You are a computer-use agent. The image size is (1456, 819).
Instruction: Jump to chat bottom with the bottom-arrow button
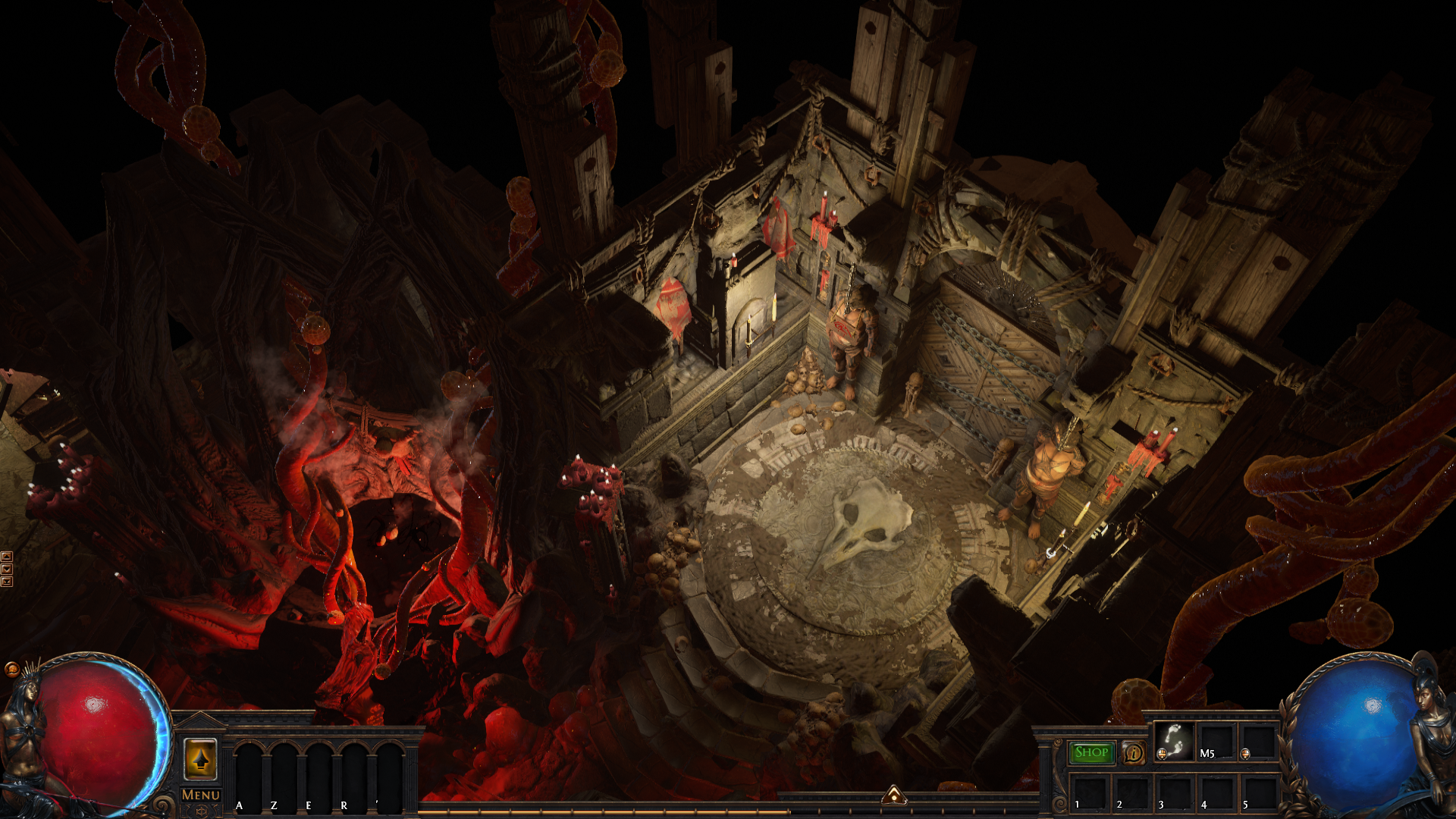(7, 582)
